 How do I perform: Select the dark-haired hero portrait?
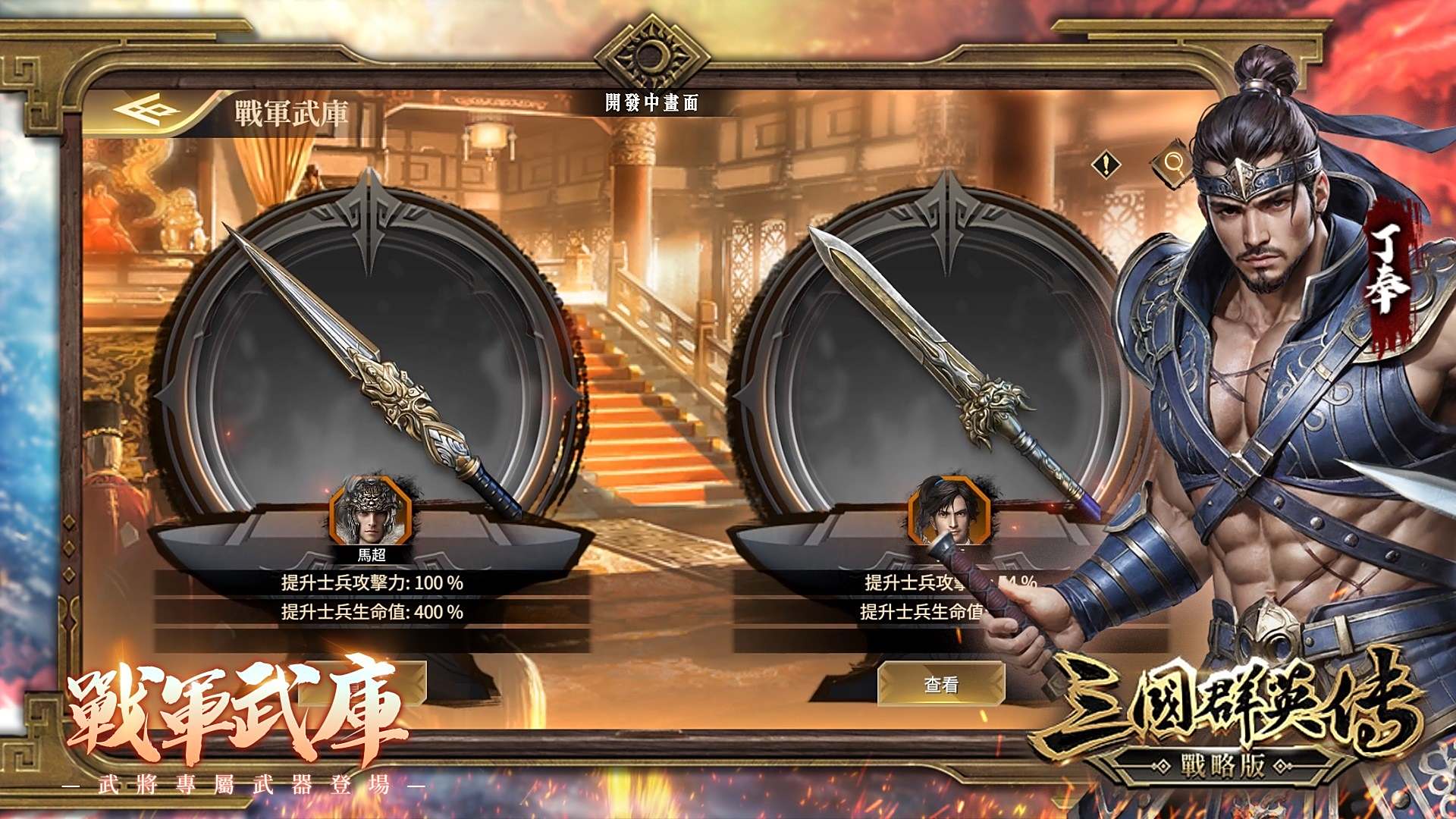point(949,511)
